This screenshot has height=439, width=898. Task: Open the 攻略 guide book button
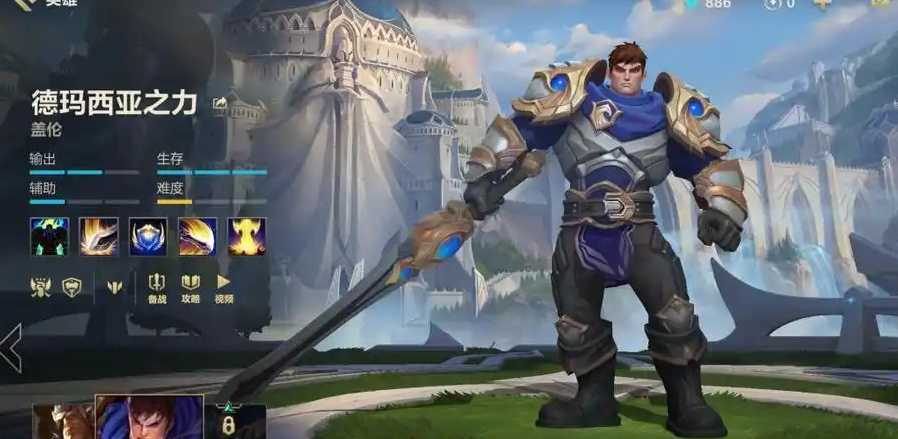190,287
